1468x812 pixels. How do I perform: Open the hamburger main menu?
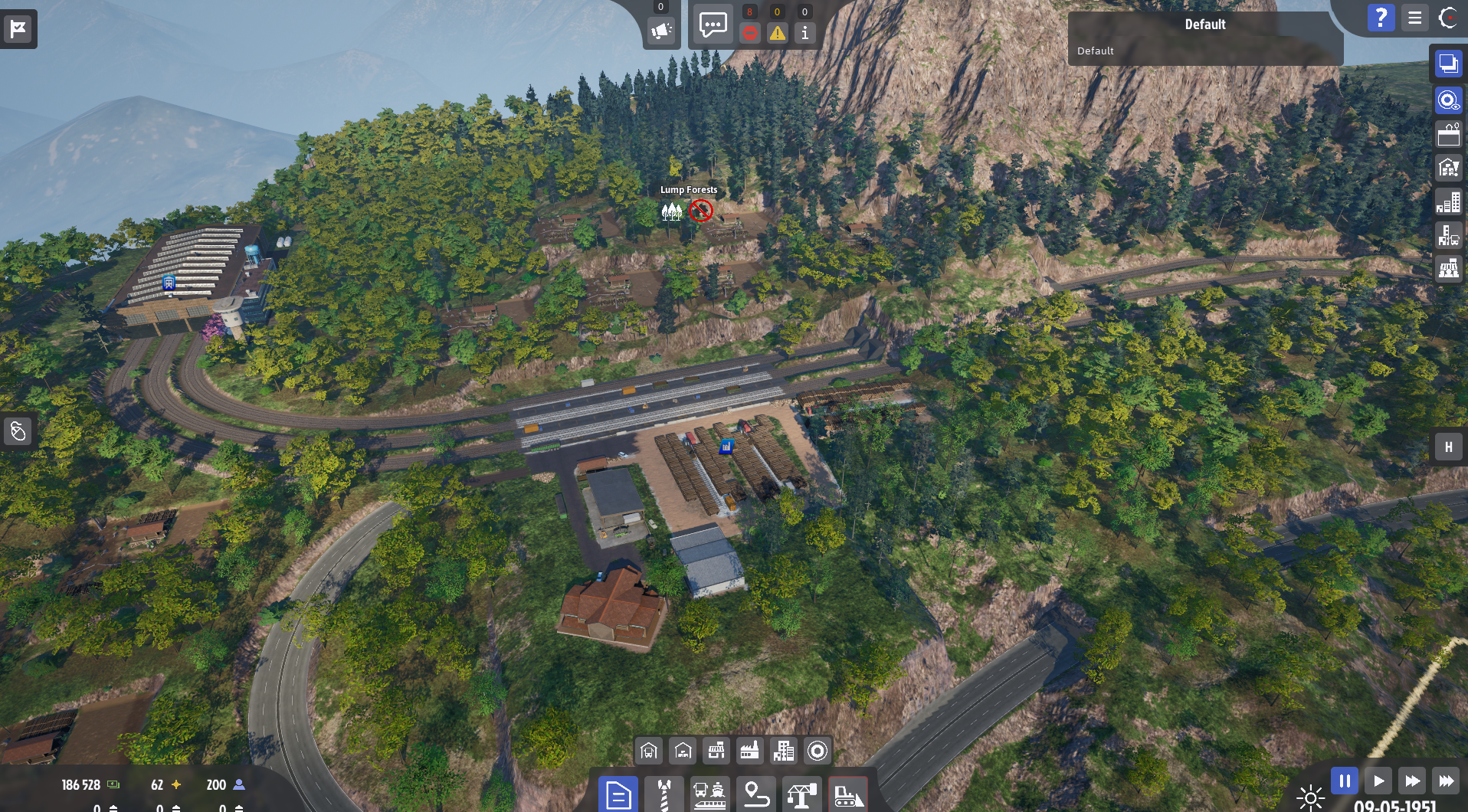(1414, 18)
